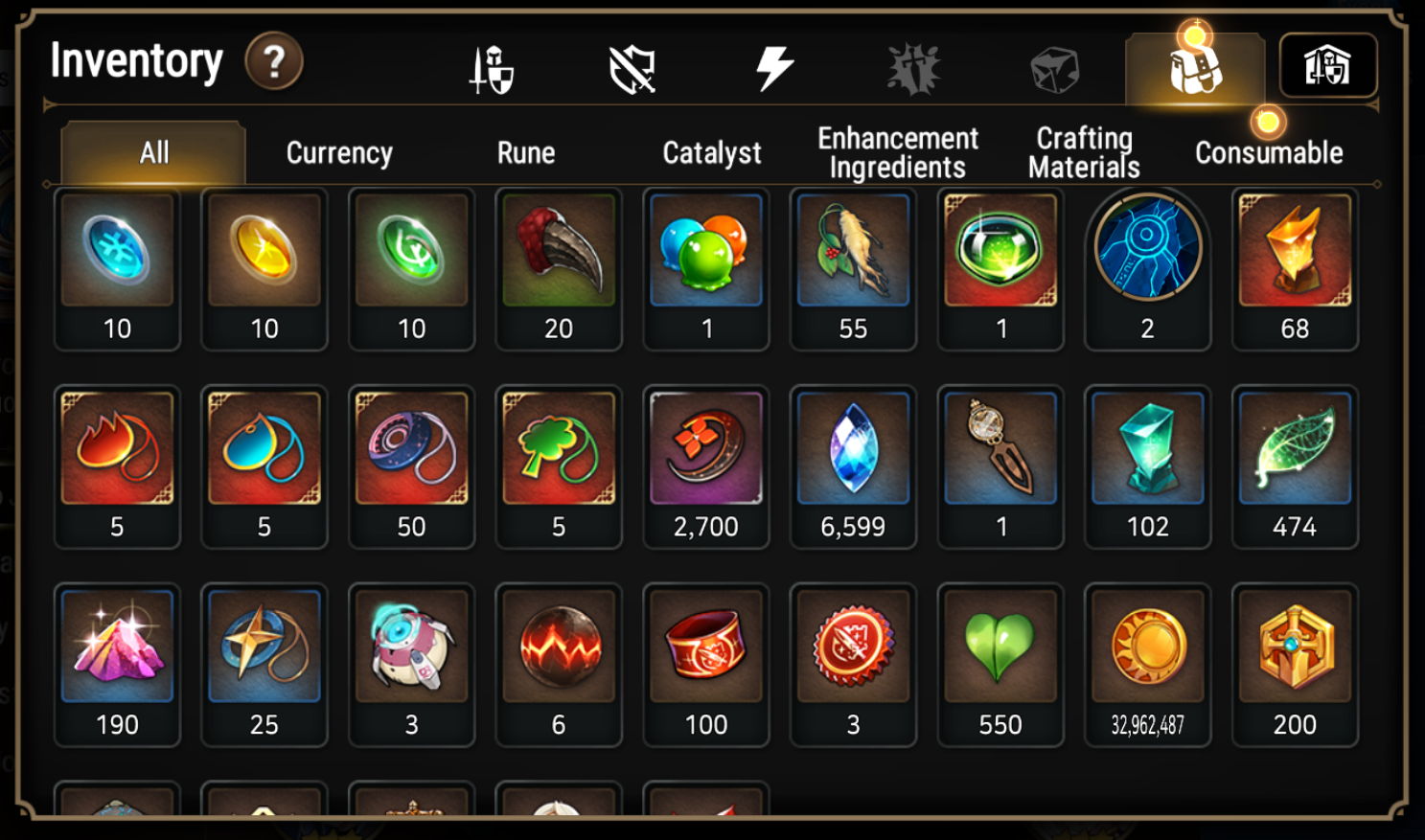The height and width of the screenshot is (840, 1425).
Task: Select the green leaf item with 474
Action: point(1295,466)
